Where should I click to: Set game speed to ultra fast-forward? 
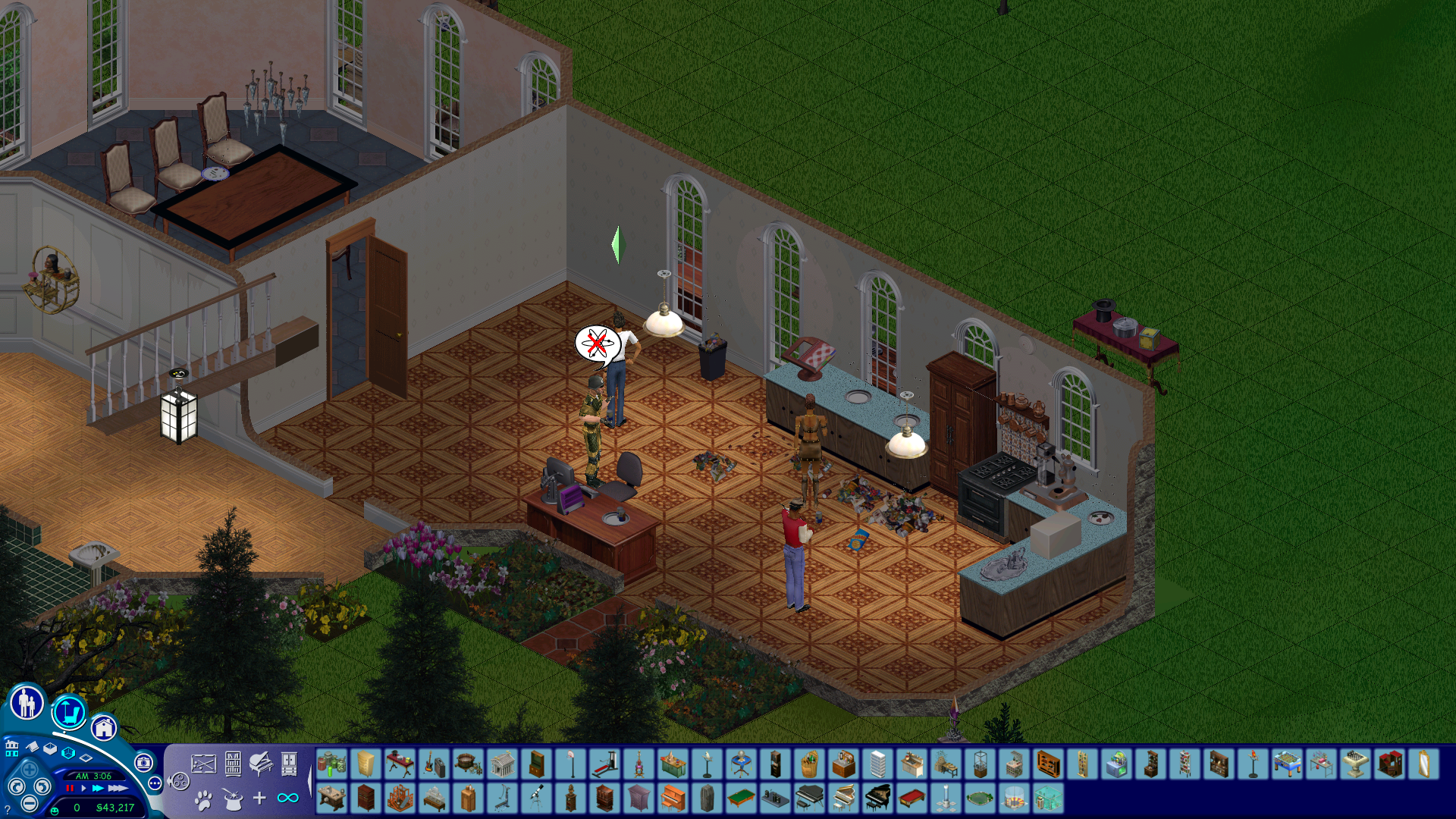pyautogui.click(x=118, y=789)
